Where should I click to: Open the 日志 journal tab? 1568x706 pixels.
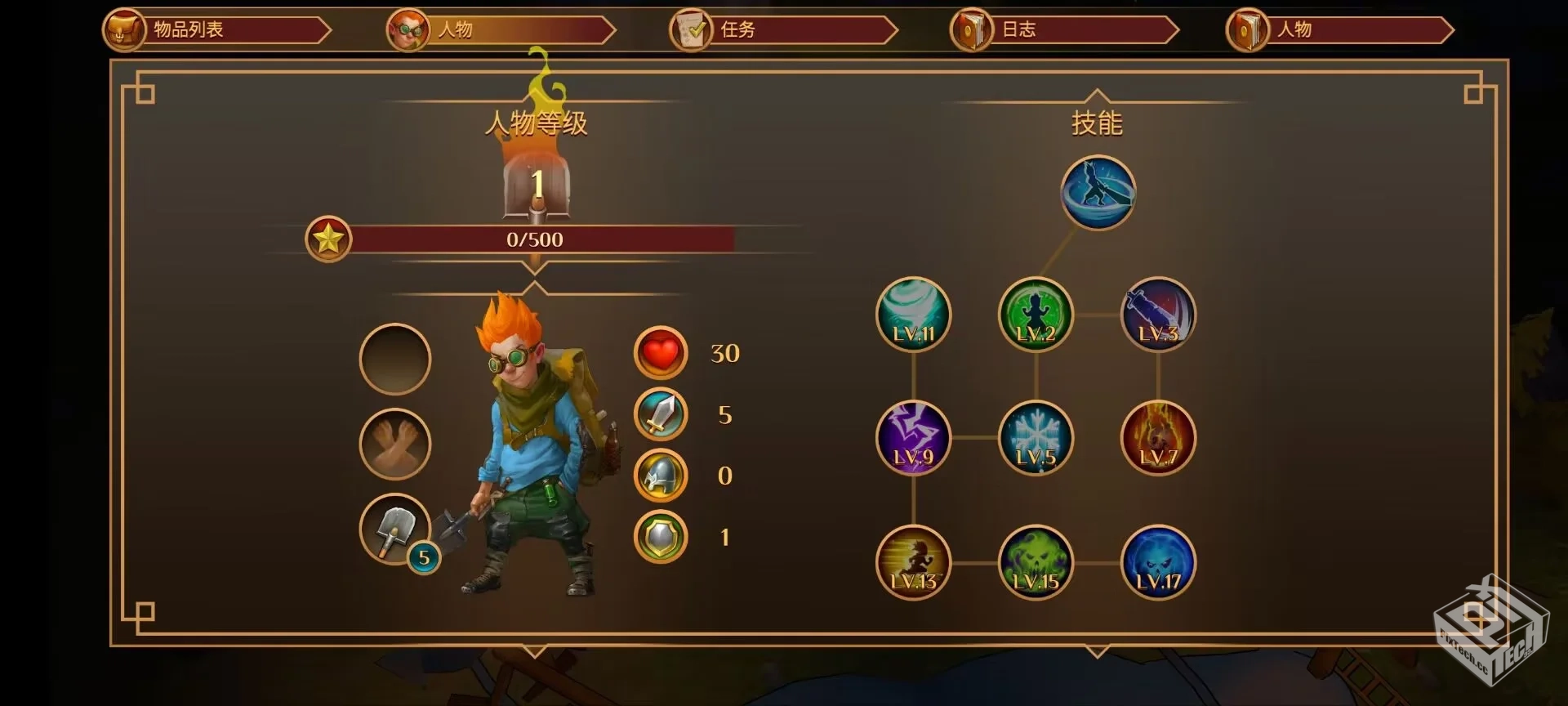pos(1063,30)
